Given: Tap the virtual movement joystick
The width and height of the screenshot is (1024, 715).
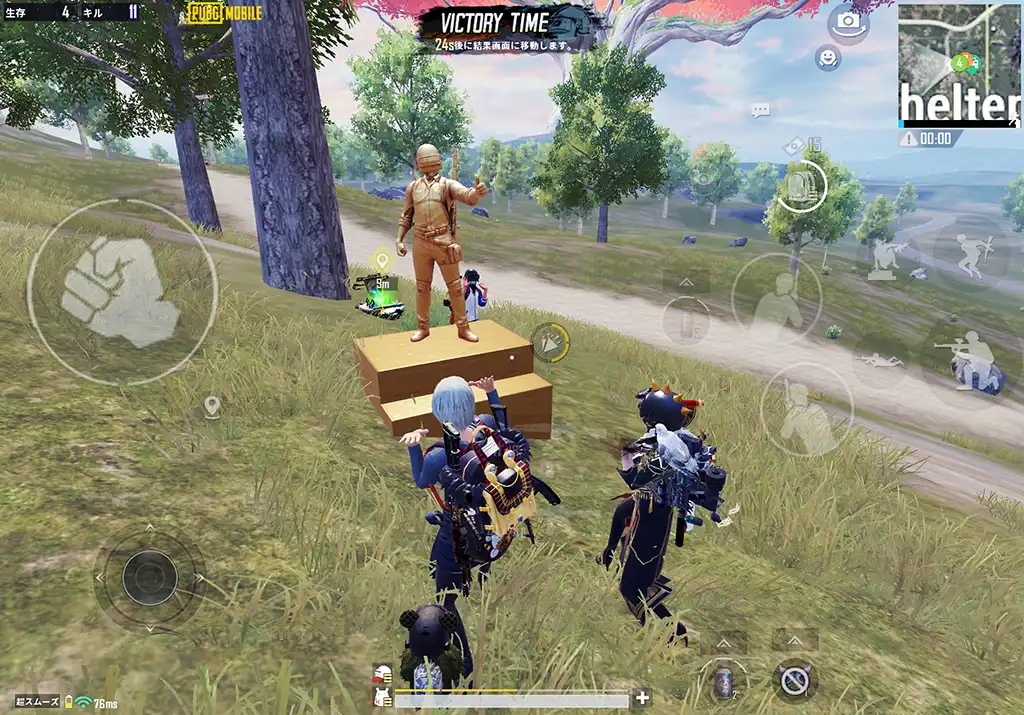Looking at the screenshot, I should pos(150,577).
